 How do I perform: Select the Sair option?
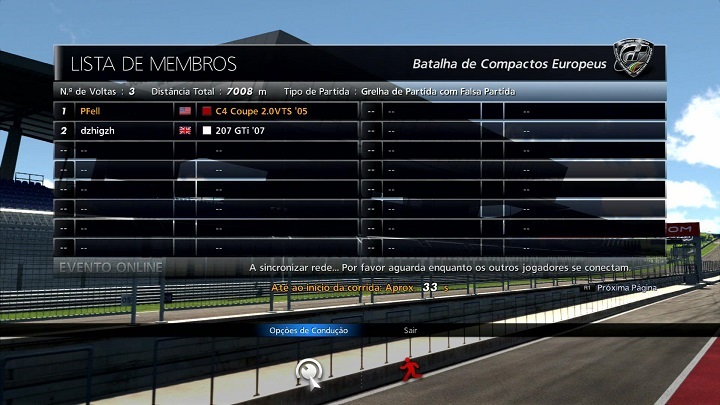(x=410, y=330)
